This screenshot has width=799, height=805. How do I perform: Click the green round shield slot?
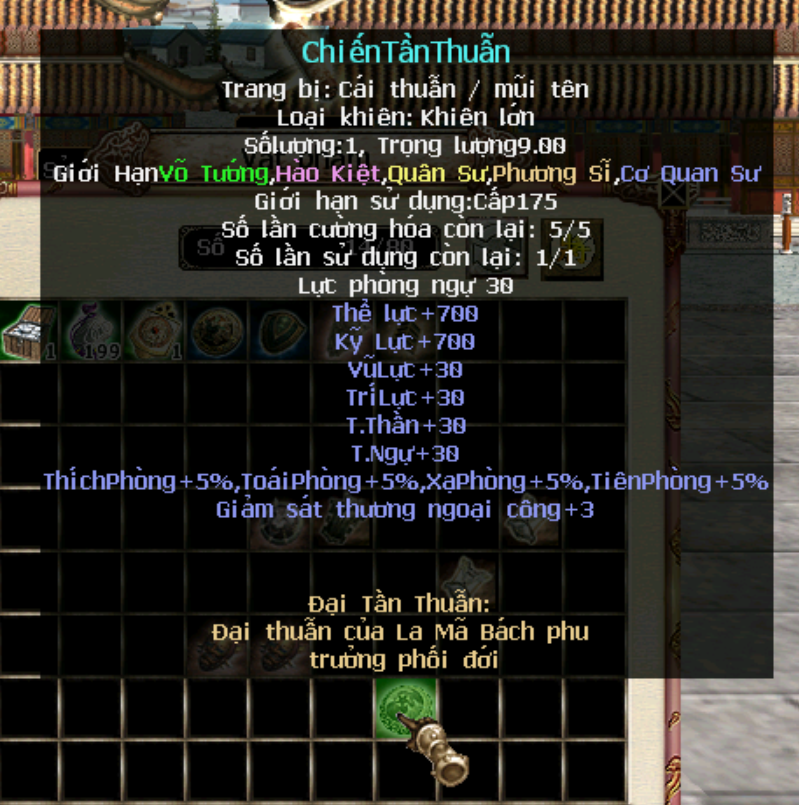tap(406, 707)
